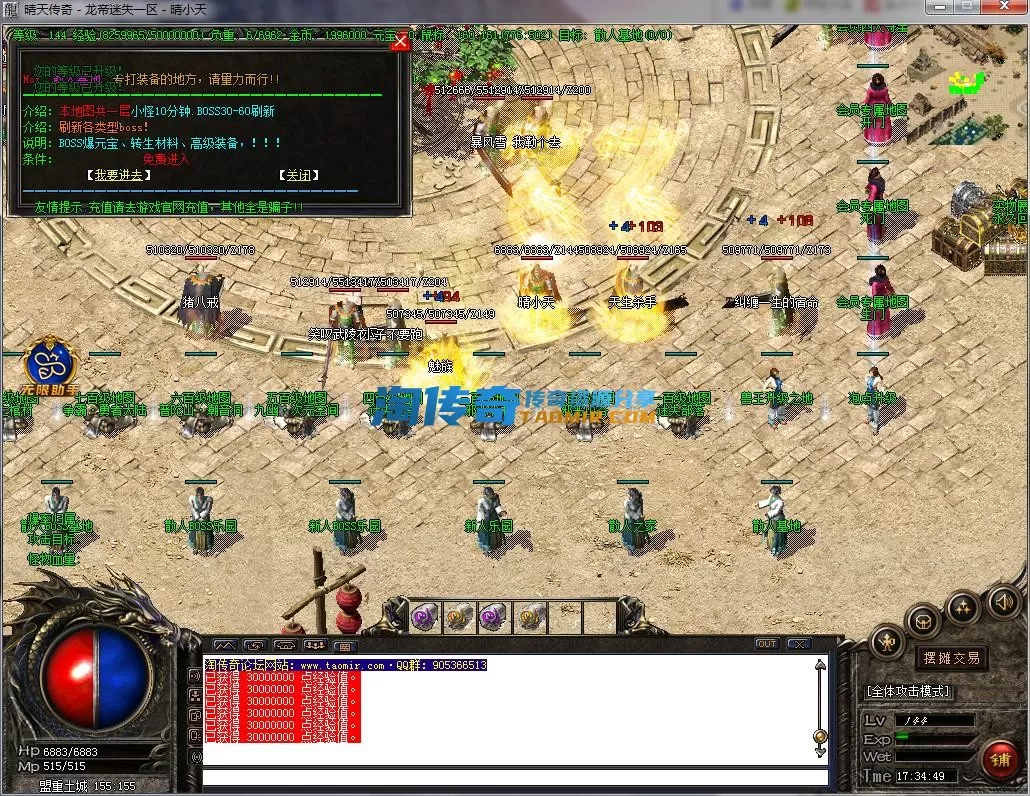This screenshot has height=796, width=1030.
Task: Click the OUT button above chat
Action: pyautogui.click(x=767, y=644)
